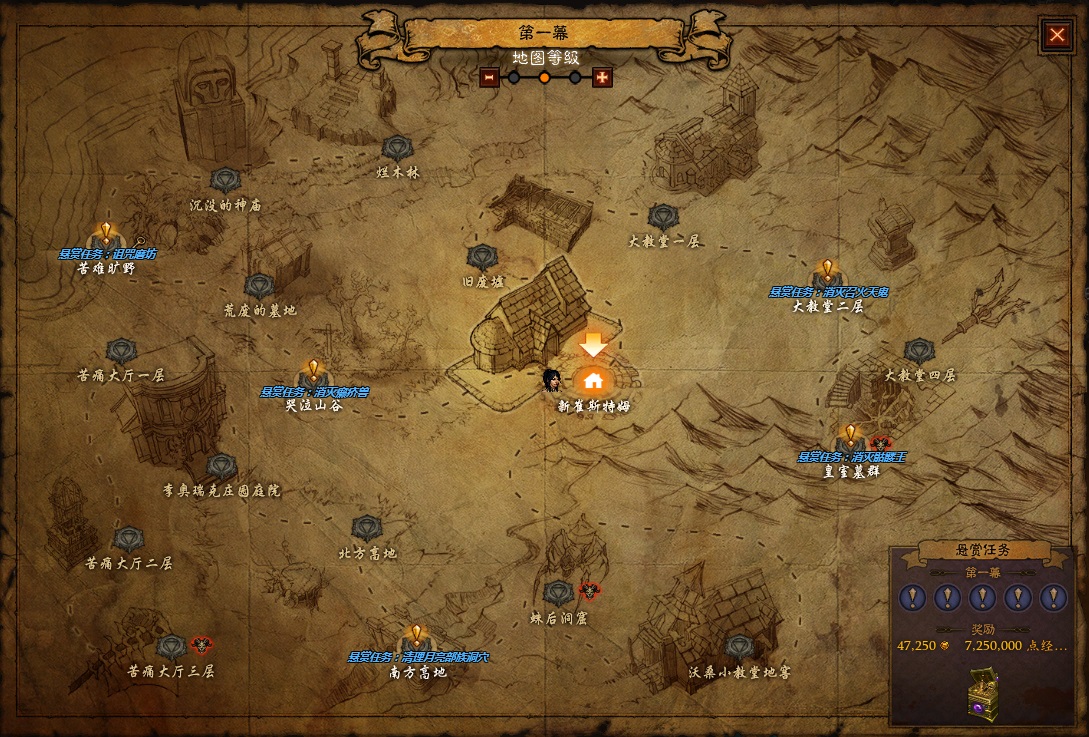Travel to 李奥瑞克庄园庭院 waypoint

[222, 467]
